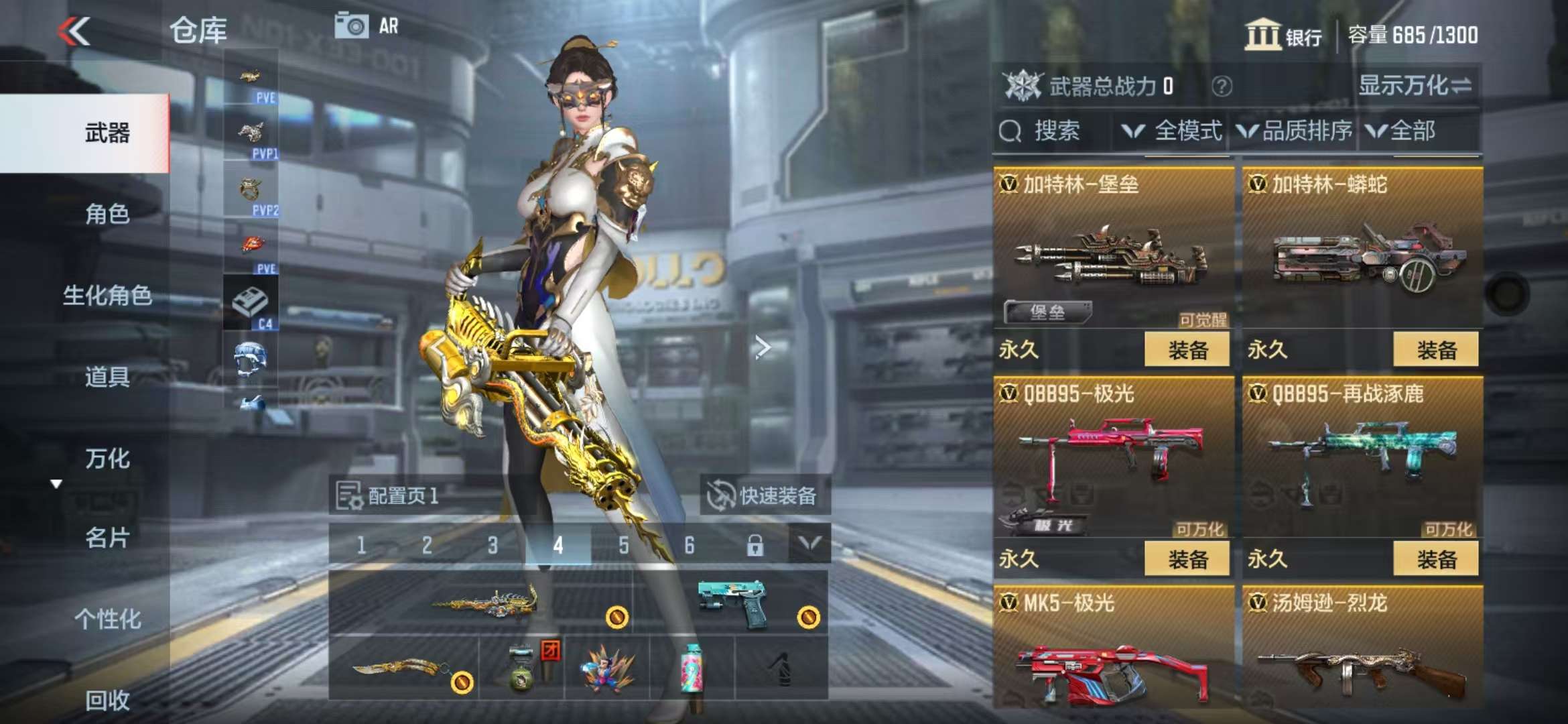Go back with the double-arrow button
Screen dimensions: 1568x724
pyautogui.click(x=74, y=32)
